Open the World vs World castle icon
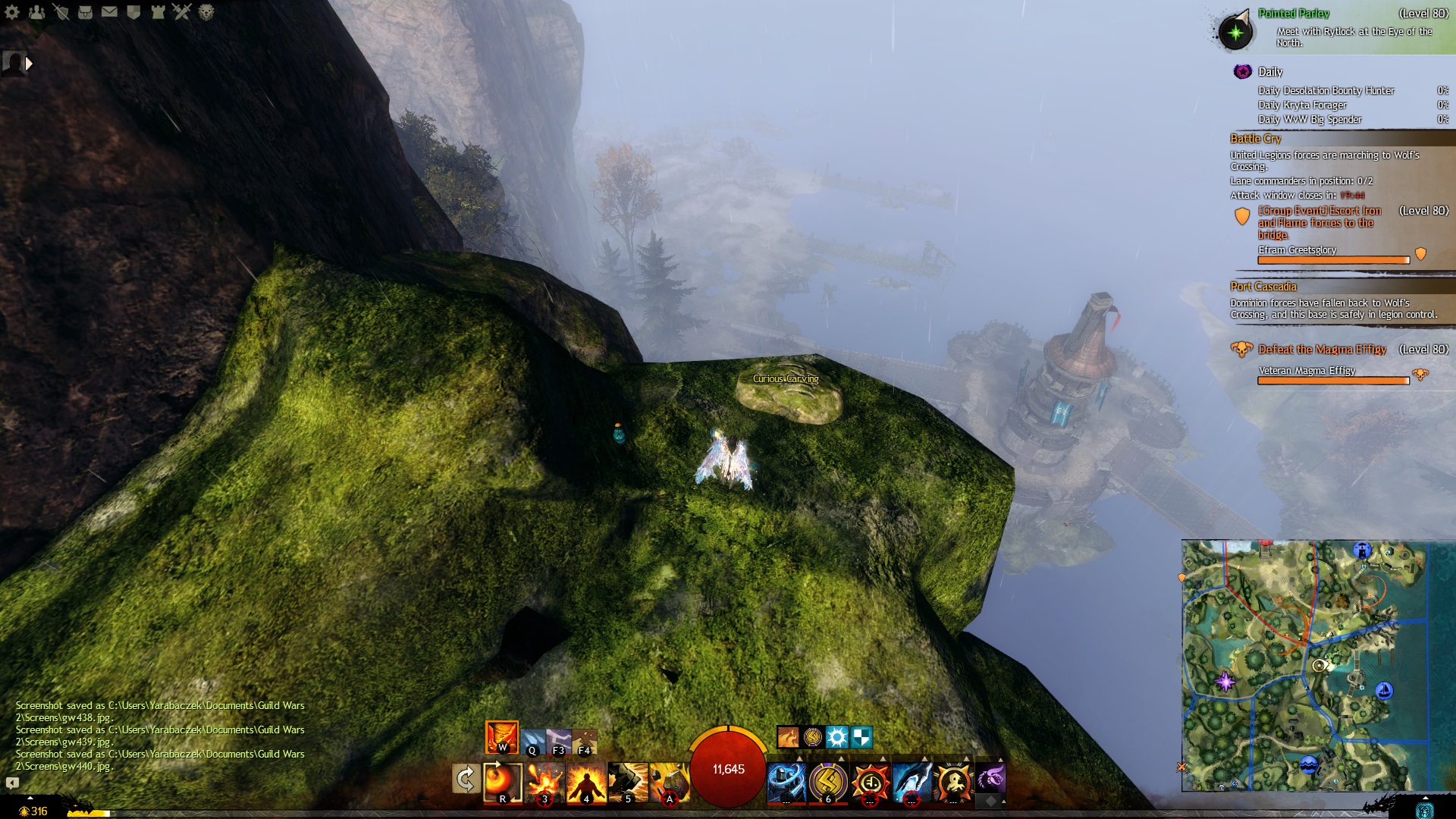The image size is (1456, 819). click(x=158, y=11)
